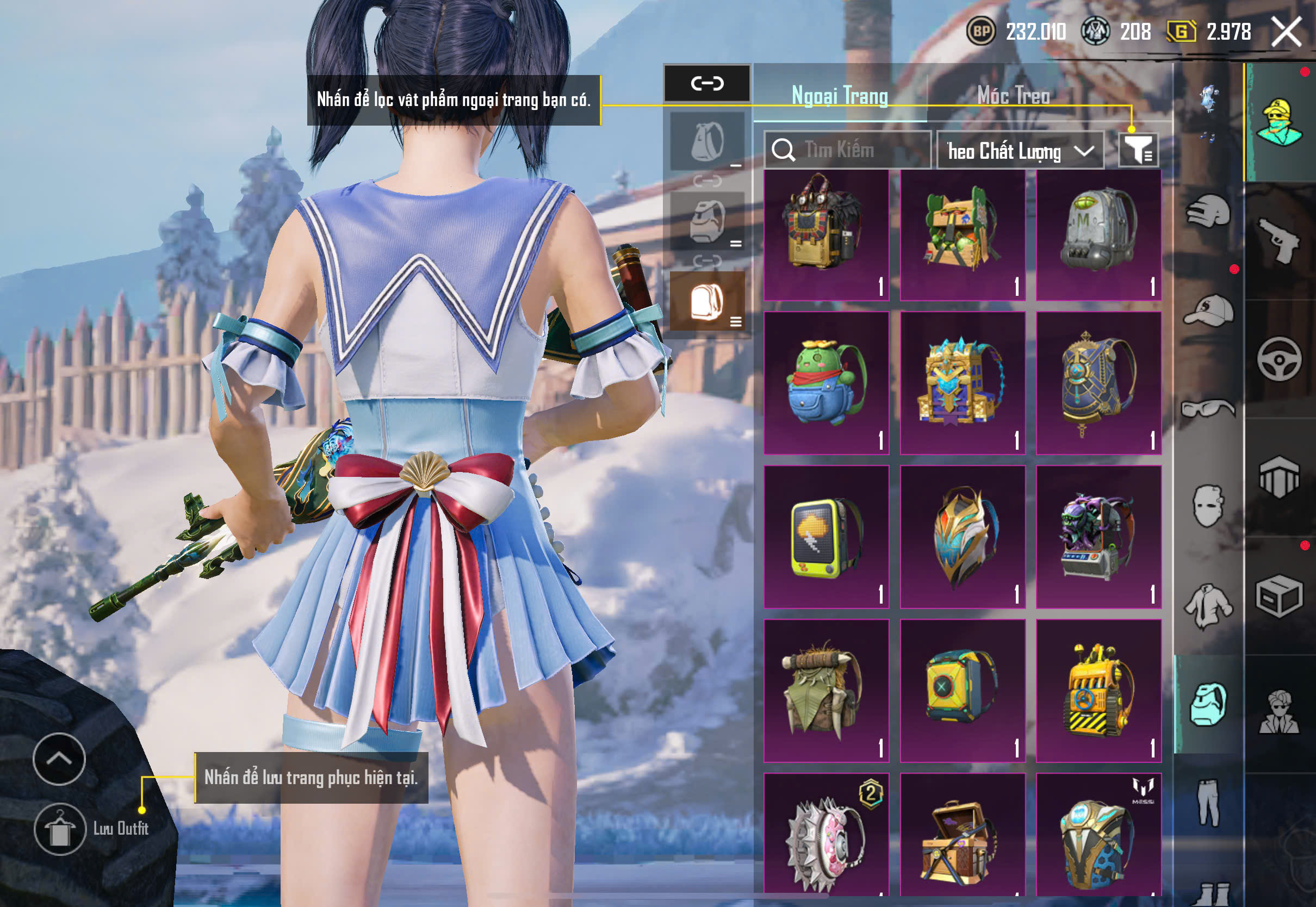Close the inventory screen with the X
1316x907 pixels.
1287,31
